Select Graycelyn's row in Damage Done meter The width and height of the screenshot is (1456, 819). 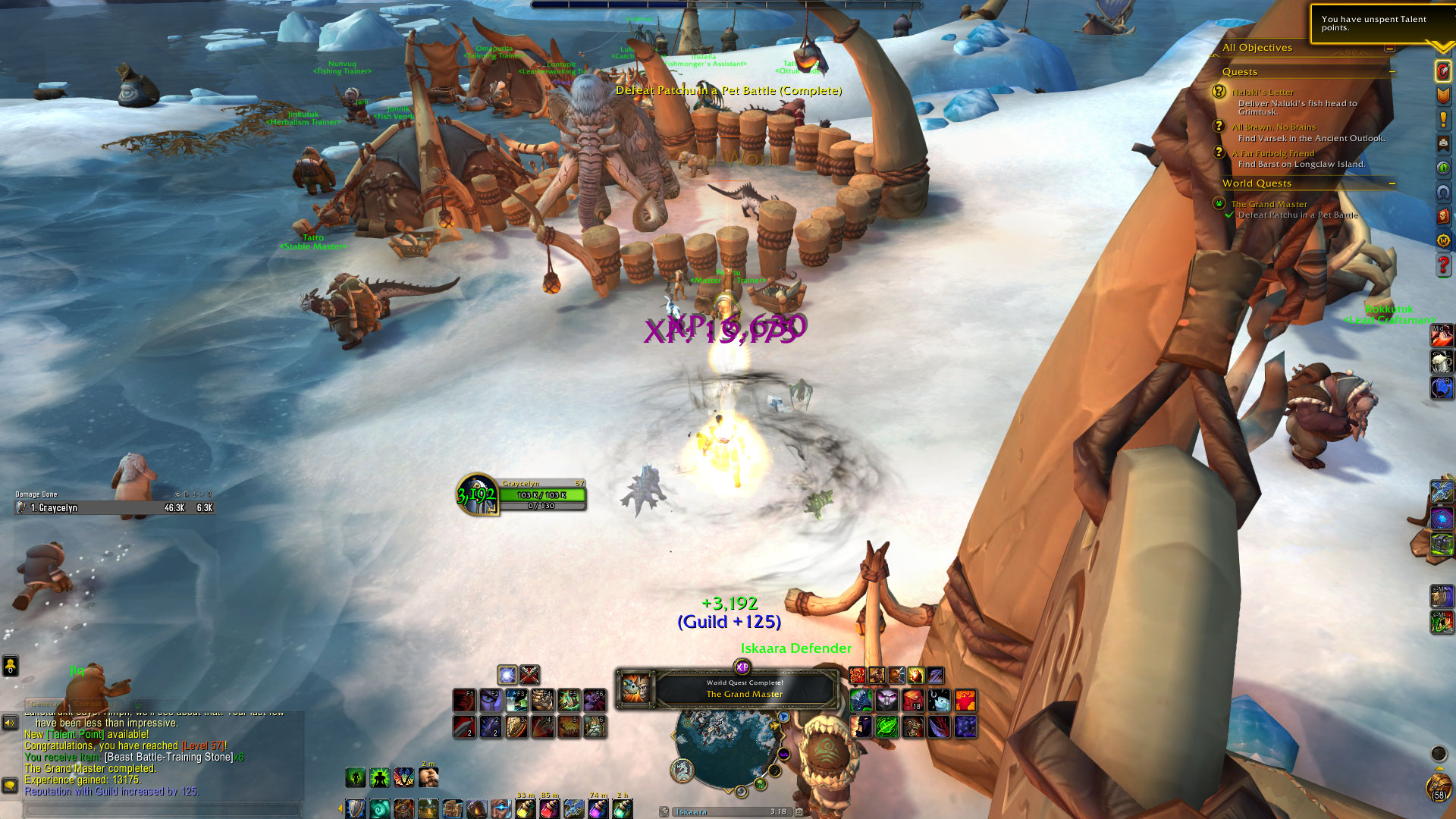point(114,508)
